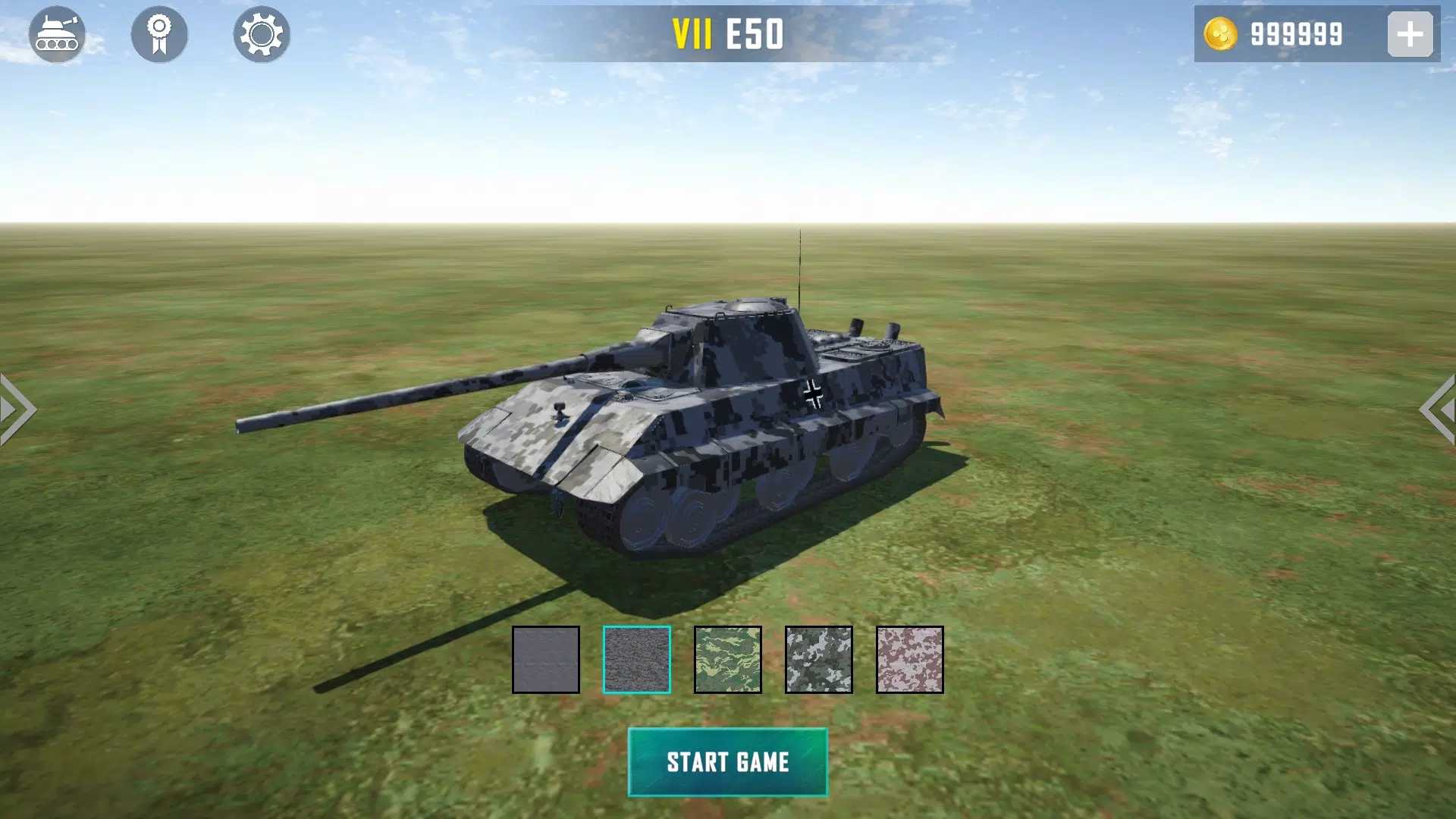Open the gear settings menu
1456x819 pixels.
point(262,34)
